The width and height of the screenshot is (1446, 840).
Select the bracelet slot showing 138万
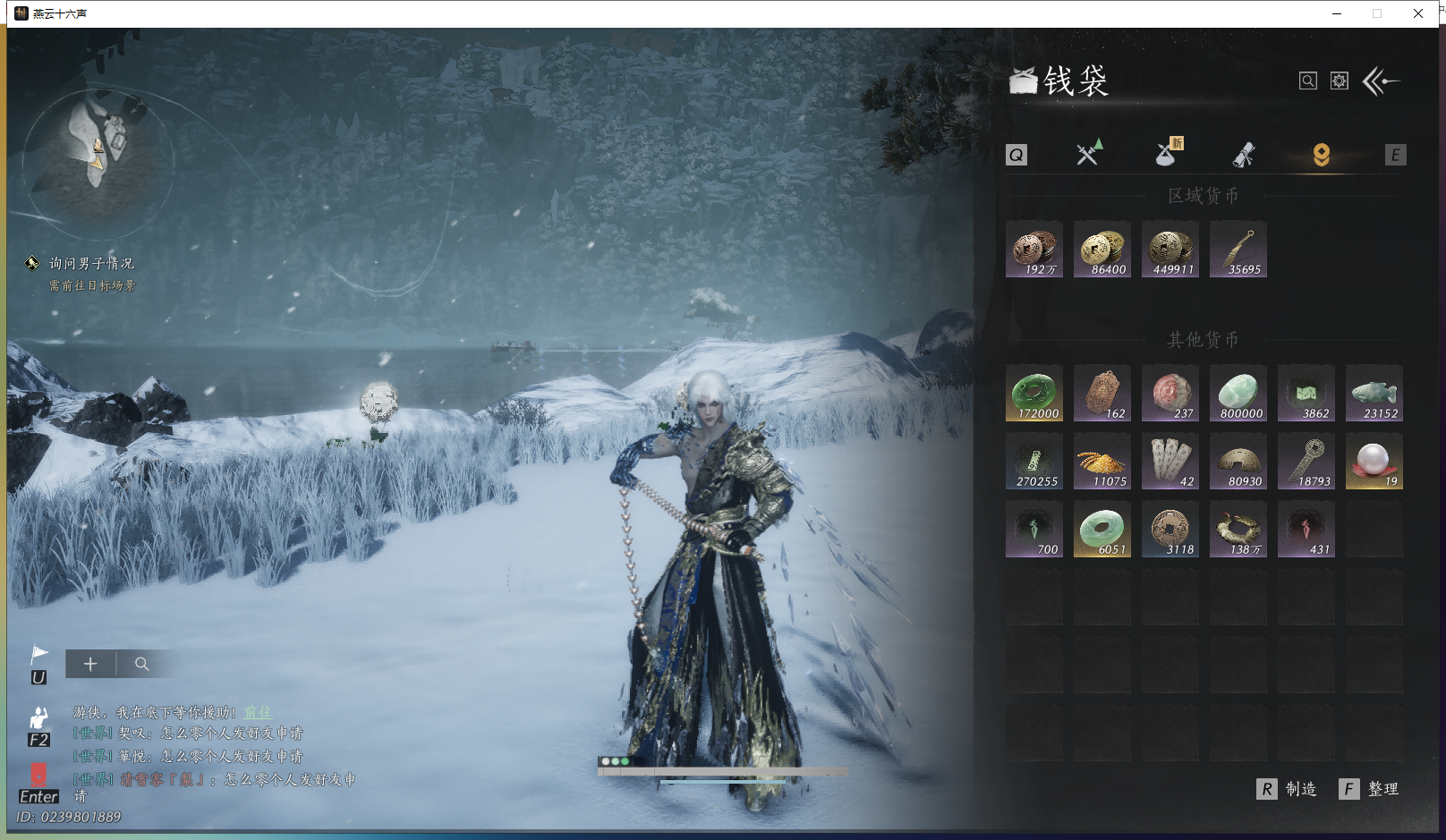tap(1238, 530)
